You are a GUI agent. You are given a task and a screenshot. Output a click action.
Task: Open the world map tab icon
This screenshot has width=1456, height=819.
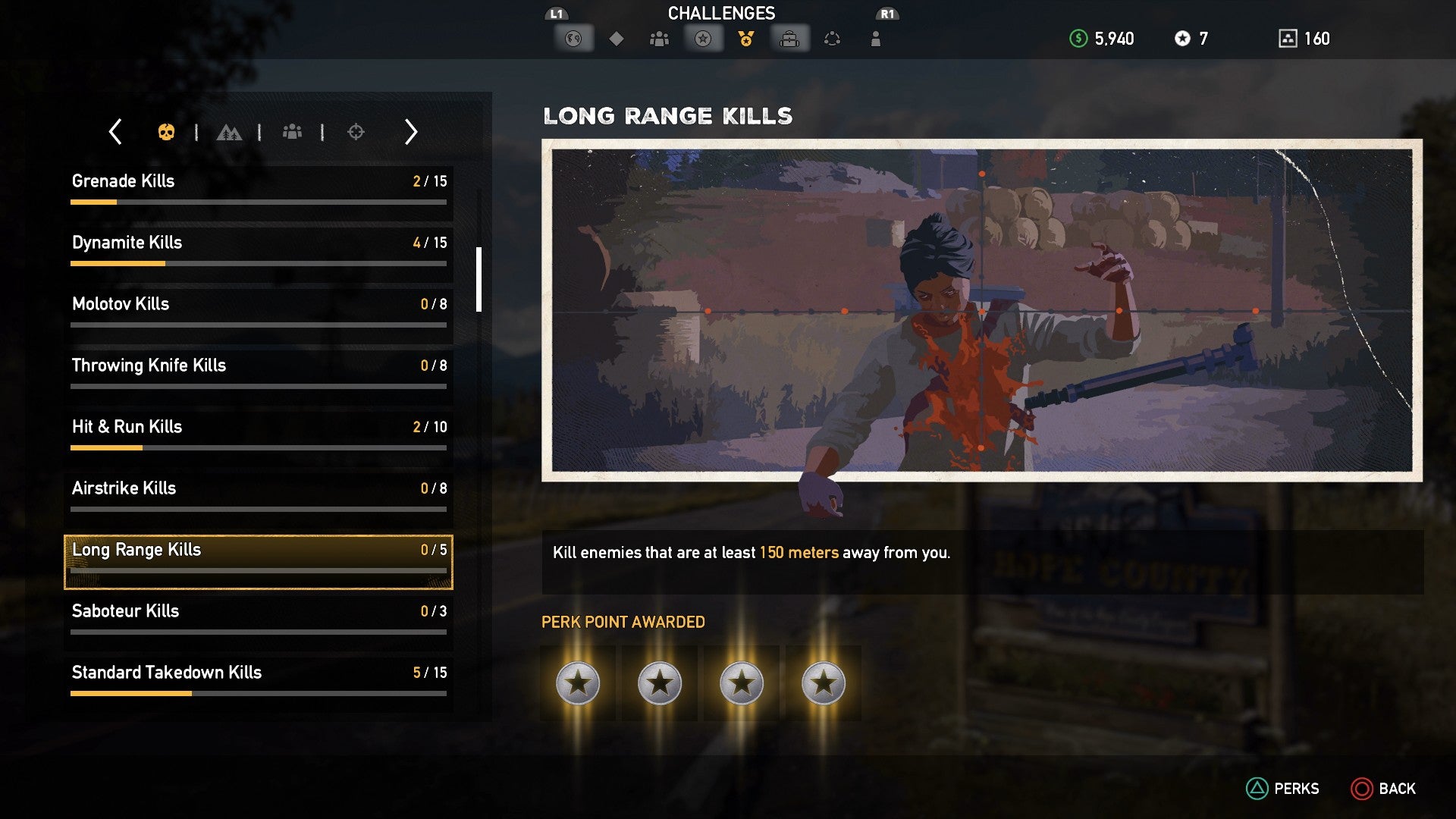(574, 38)
